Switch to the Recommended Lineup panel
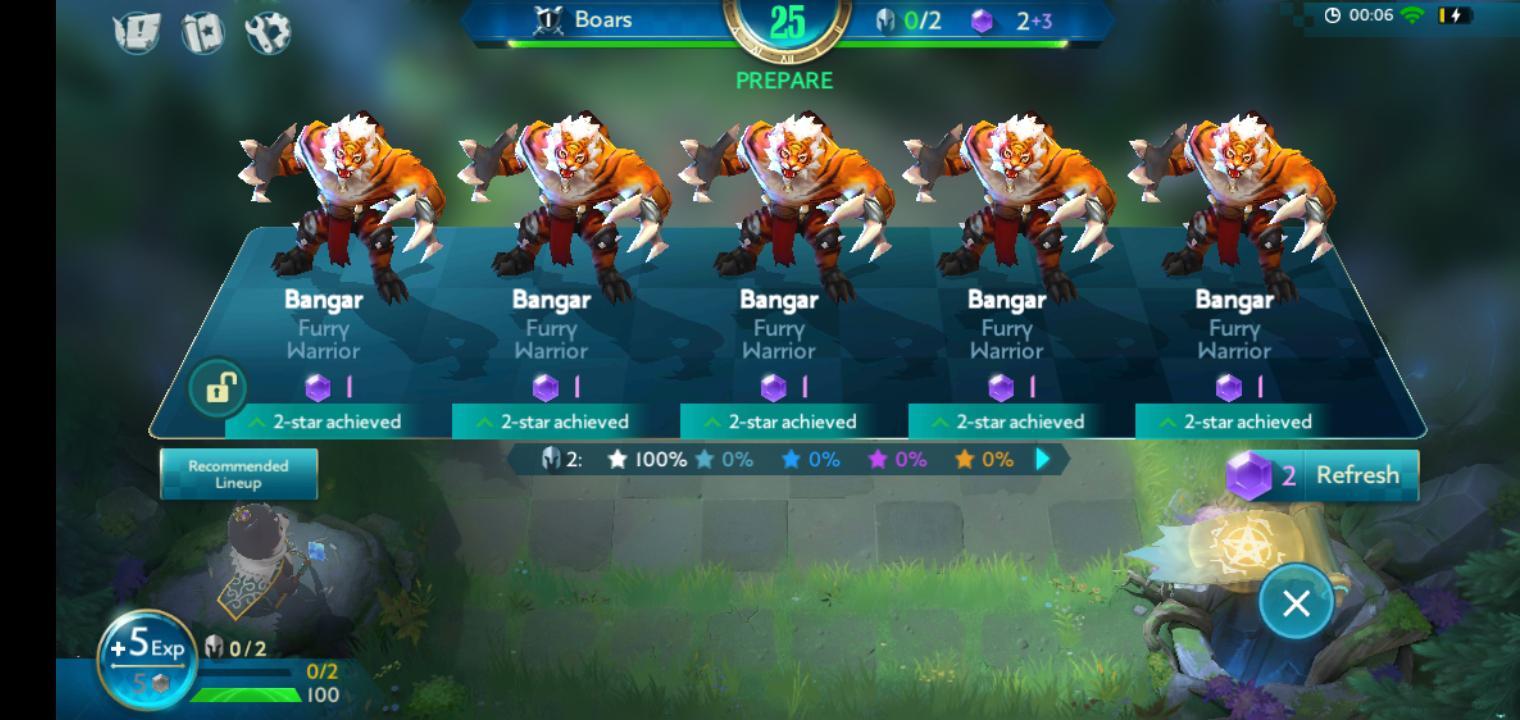 (x=239, y=473)
